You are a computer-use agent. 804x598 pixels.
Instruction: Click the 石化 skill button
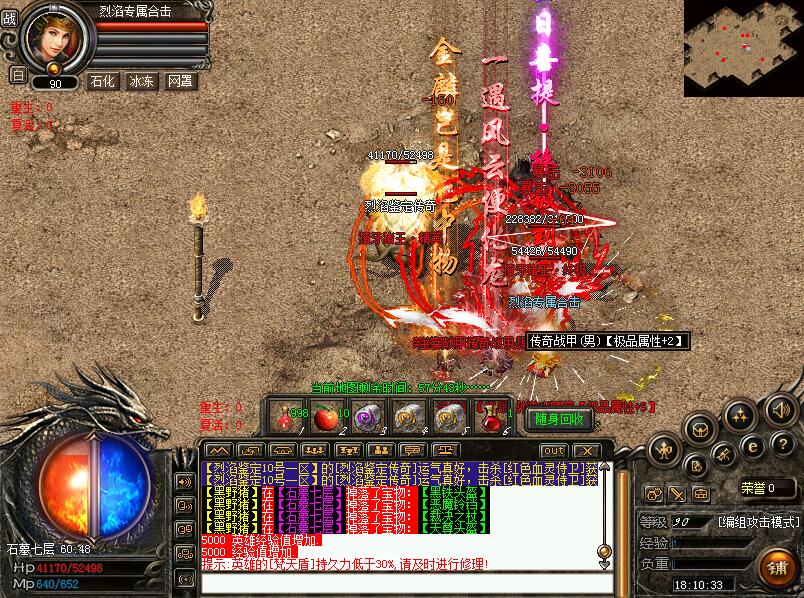coord(102,81)
